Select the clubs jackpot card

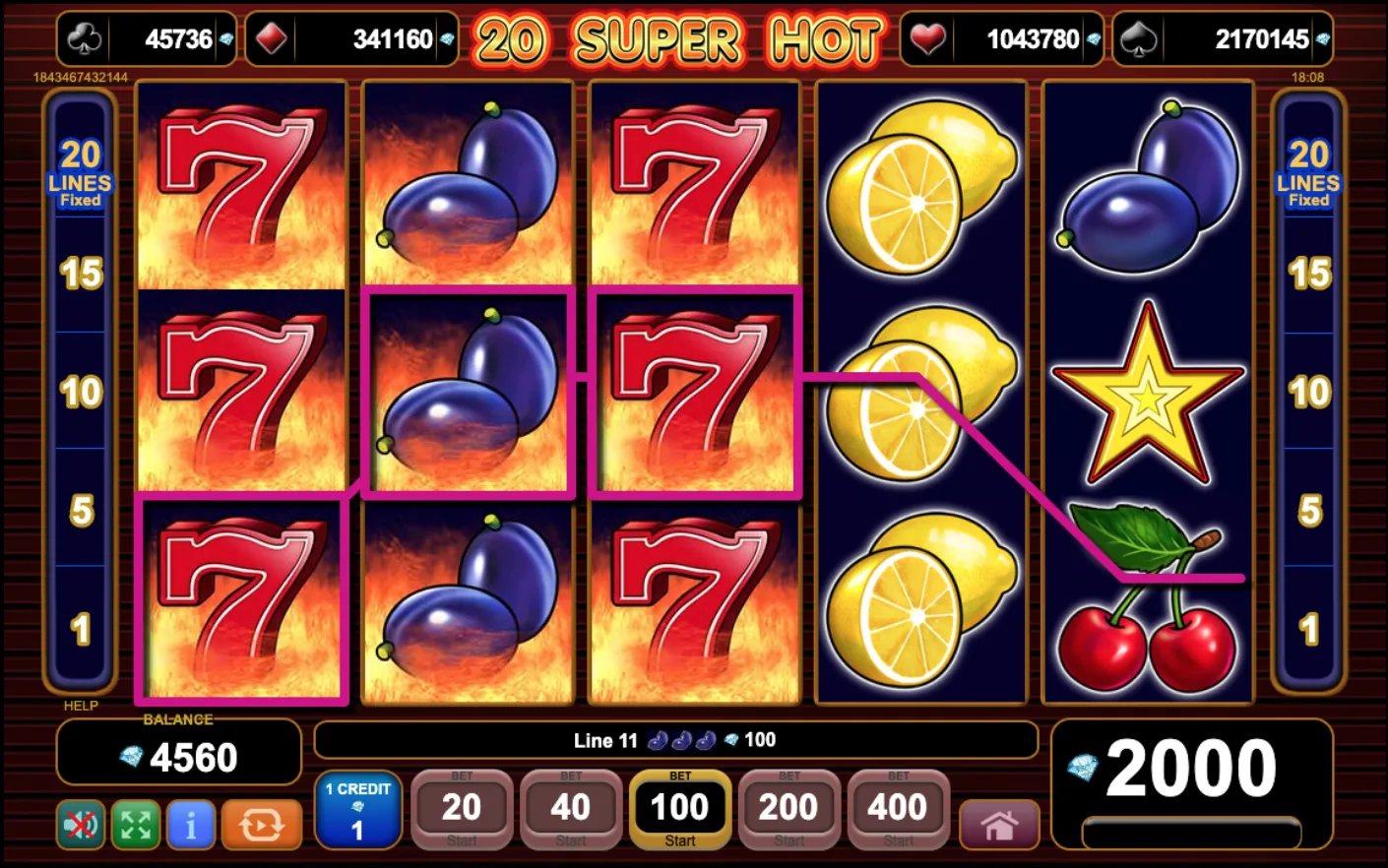click(x=146, y=39)
